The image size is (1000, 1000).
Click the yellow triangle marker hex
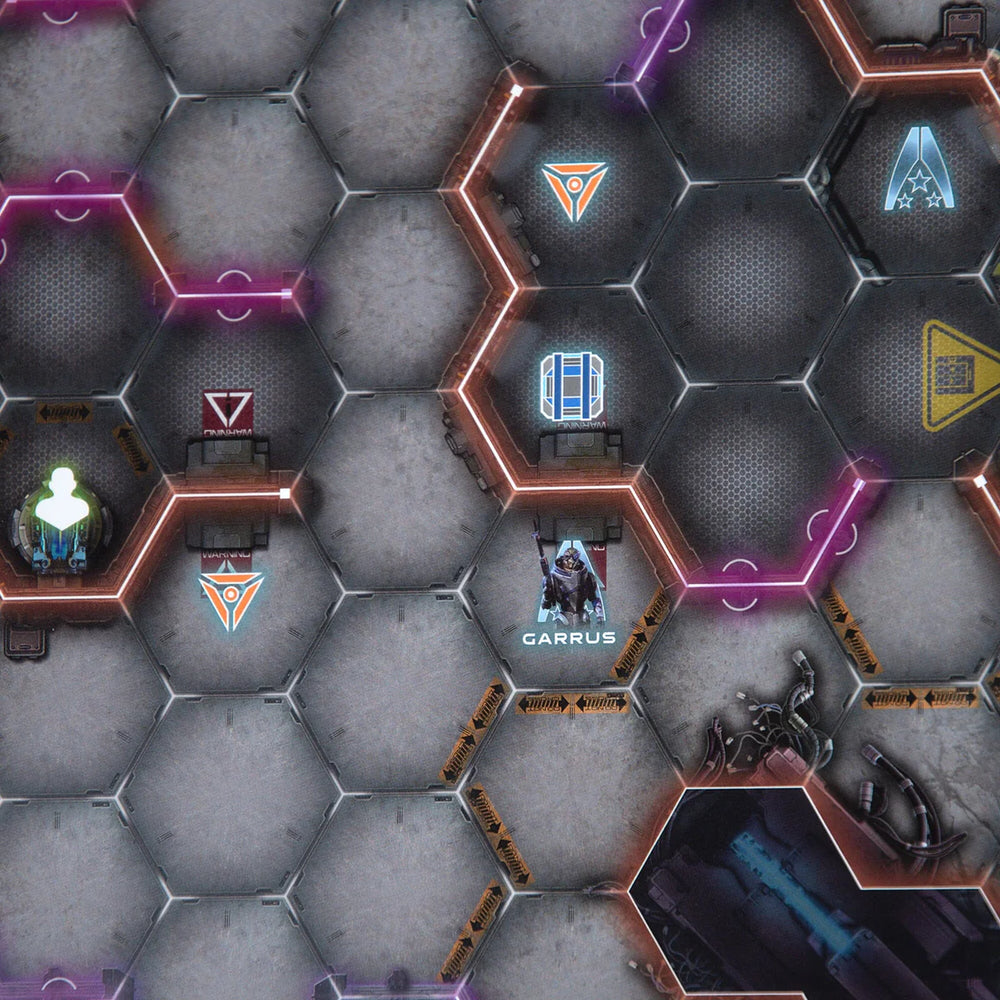click(x=960, y=375)
